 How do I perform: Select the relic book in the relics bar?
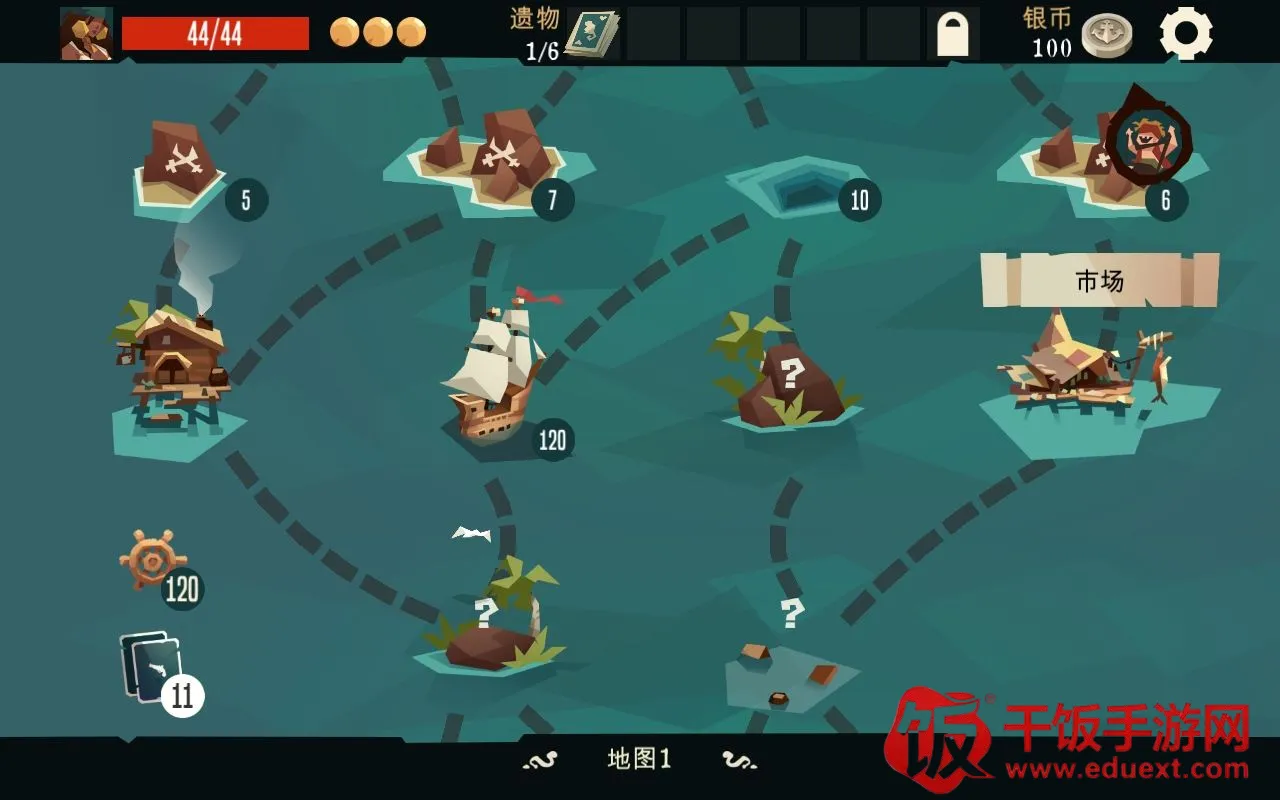tap(591, 34)
